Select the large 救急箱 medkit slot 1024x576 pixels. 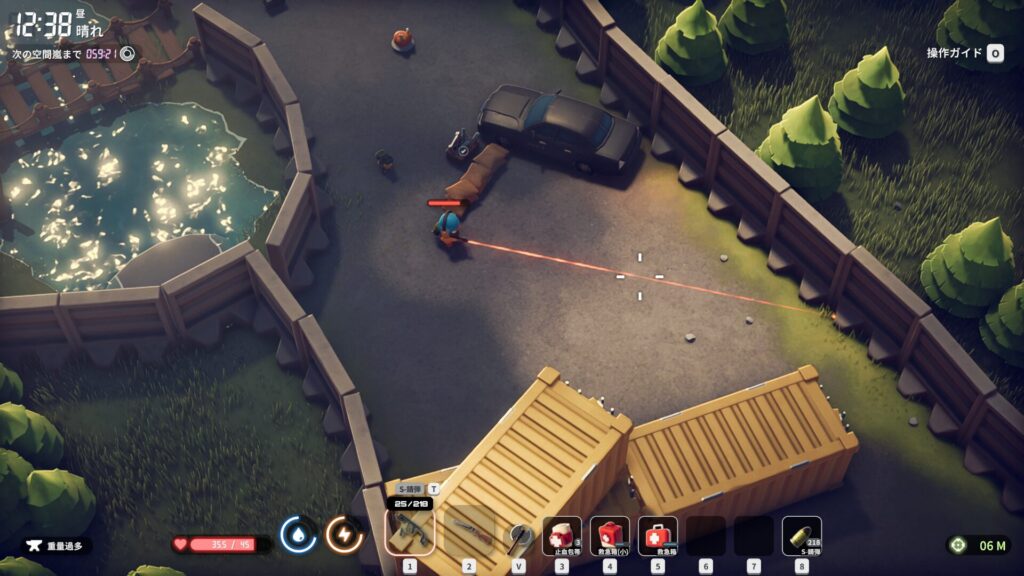(x=658, y=536)
